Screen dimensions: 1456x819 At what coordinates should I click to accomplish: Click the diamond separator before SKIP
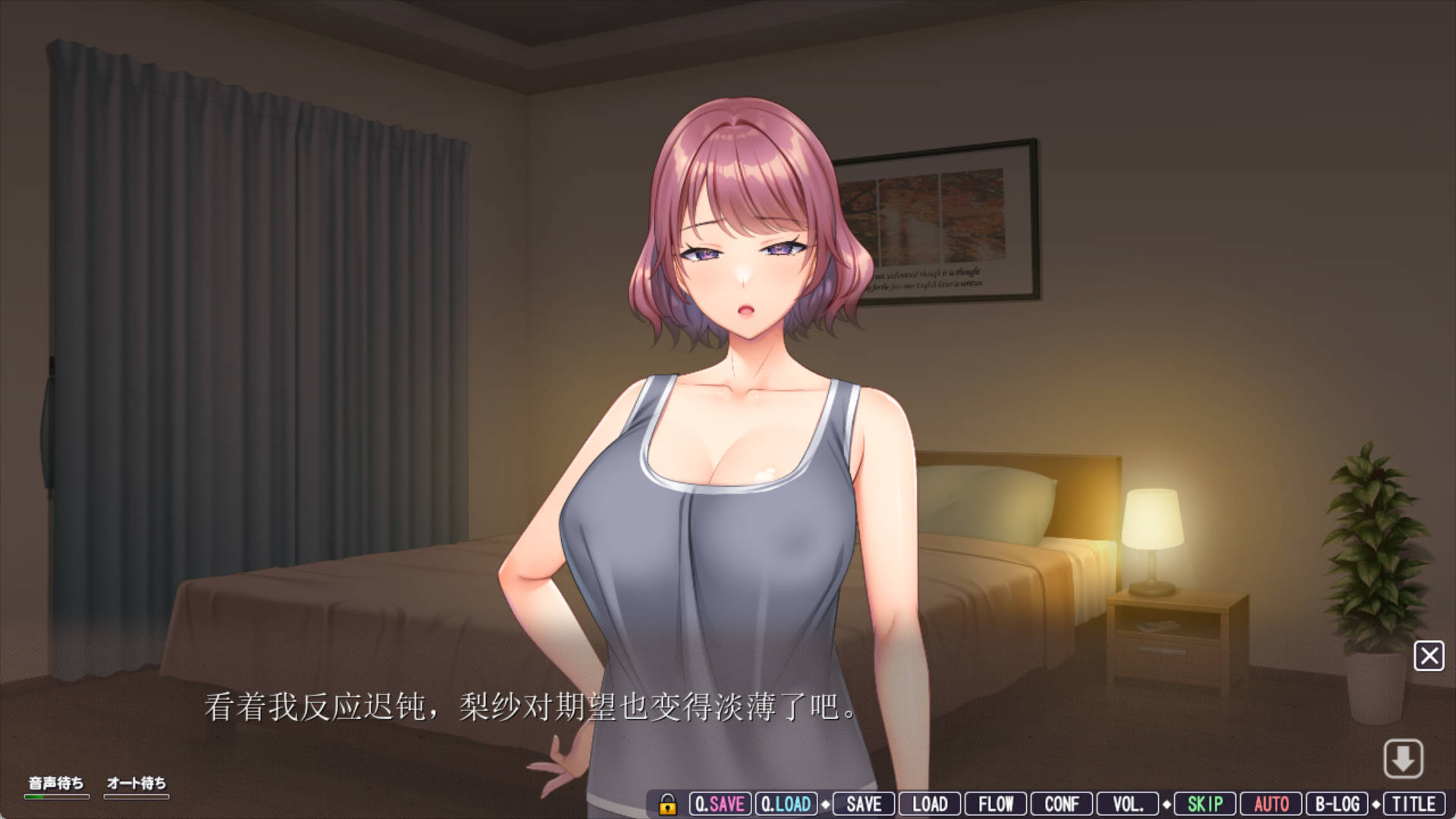[x=1166, y=803]
